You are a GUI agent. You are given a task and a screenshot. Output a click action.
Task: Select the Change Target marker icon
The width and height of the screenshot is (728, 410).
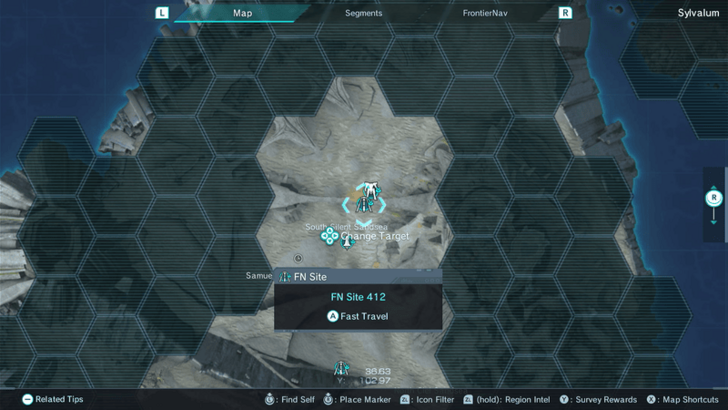pyautogui.click(x=329, y=235)
